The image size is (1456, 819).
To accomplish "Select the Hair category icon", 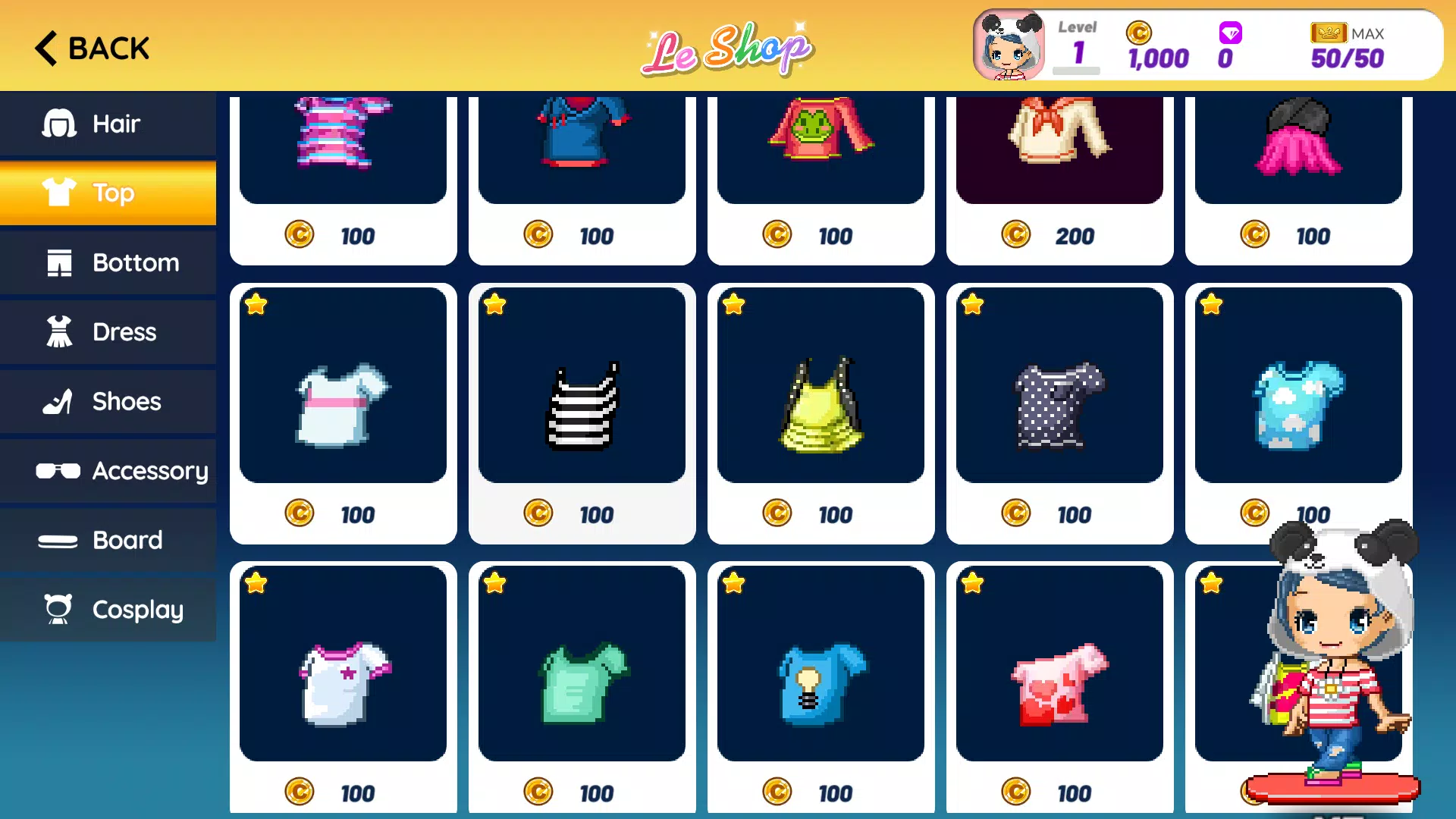I will click(59, 123).
